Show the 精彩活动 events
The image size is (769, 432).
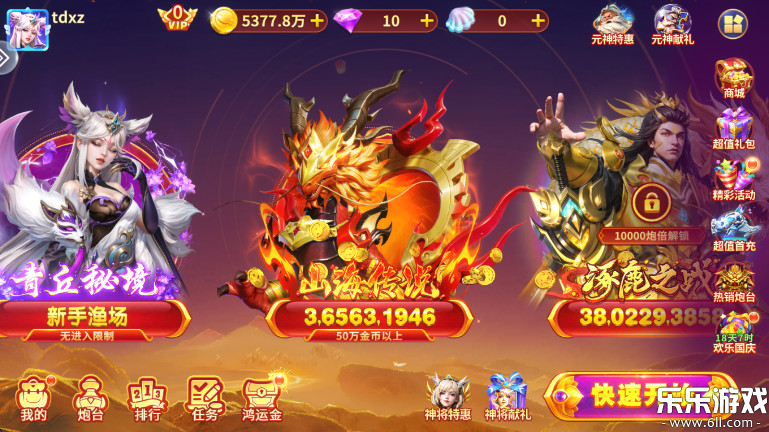pos(735,176)
